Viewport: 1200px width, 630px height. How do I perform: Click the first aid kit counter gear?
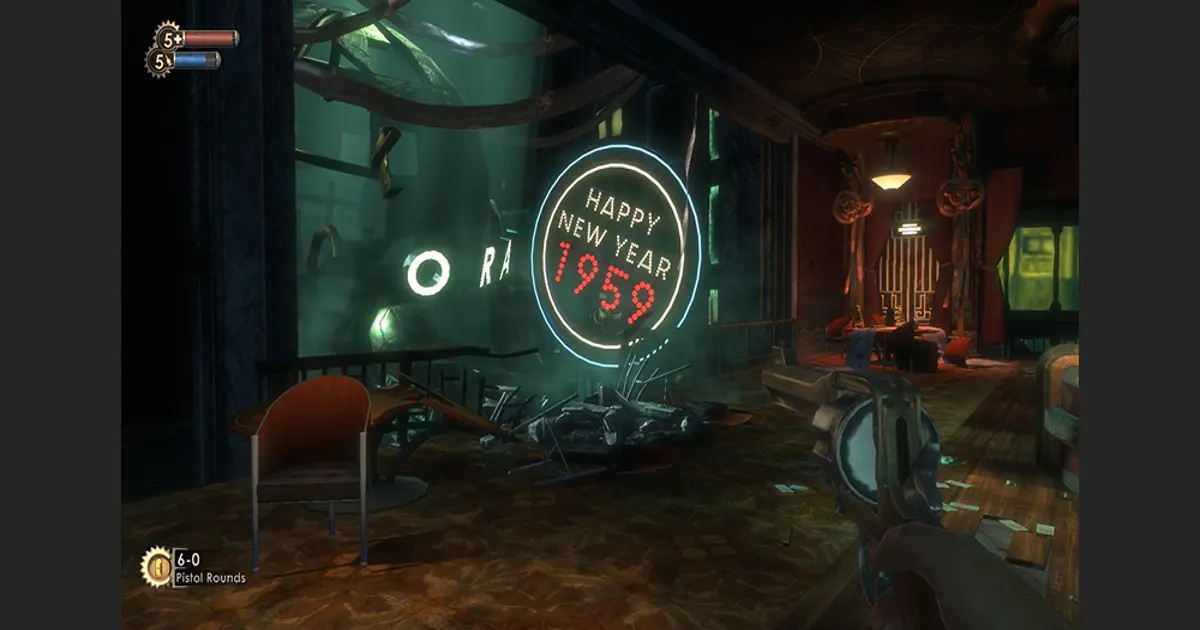tap(170, 39)
